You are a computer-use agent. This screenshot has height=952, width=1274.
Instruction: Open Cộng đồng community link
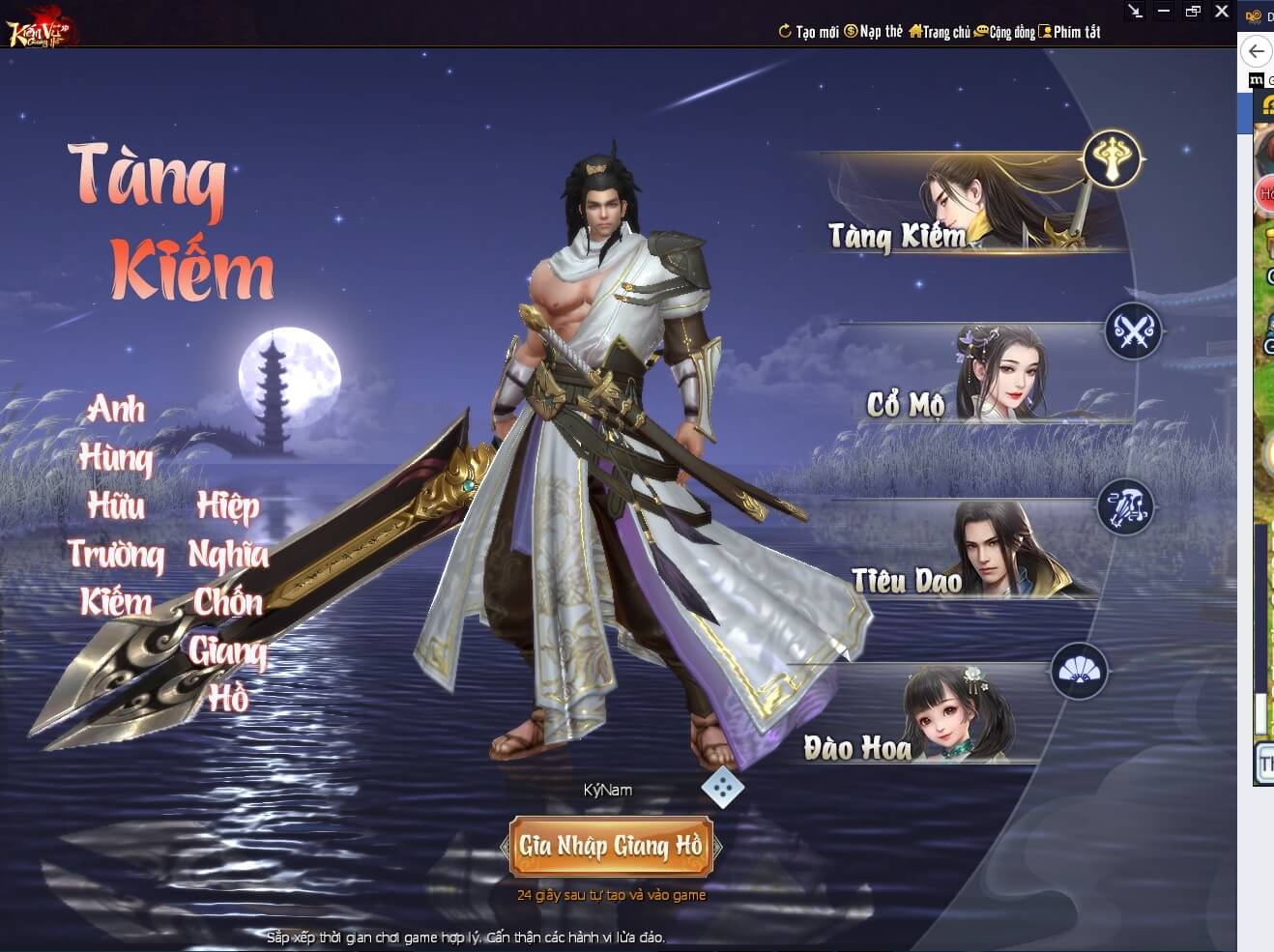1005,32
